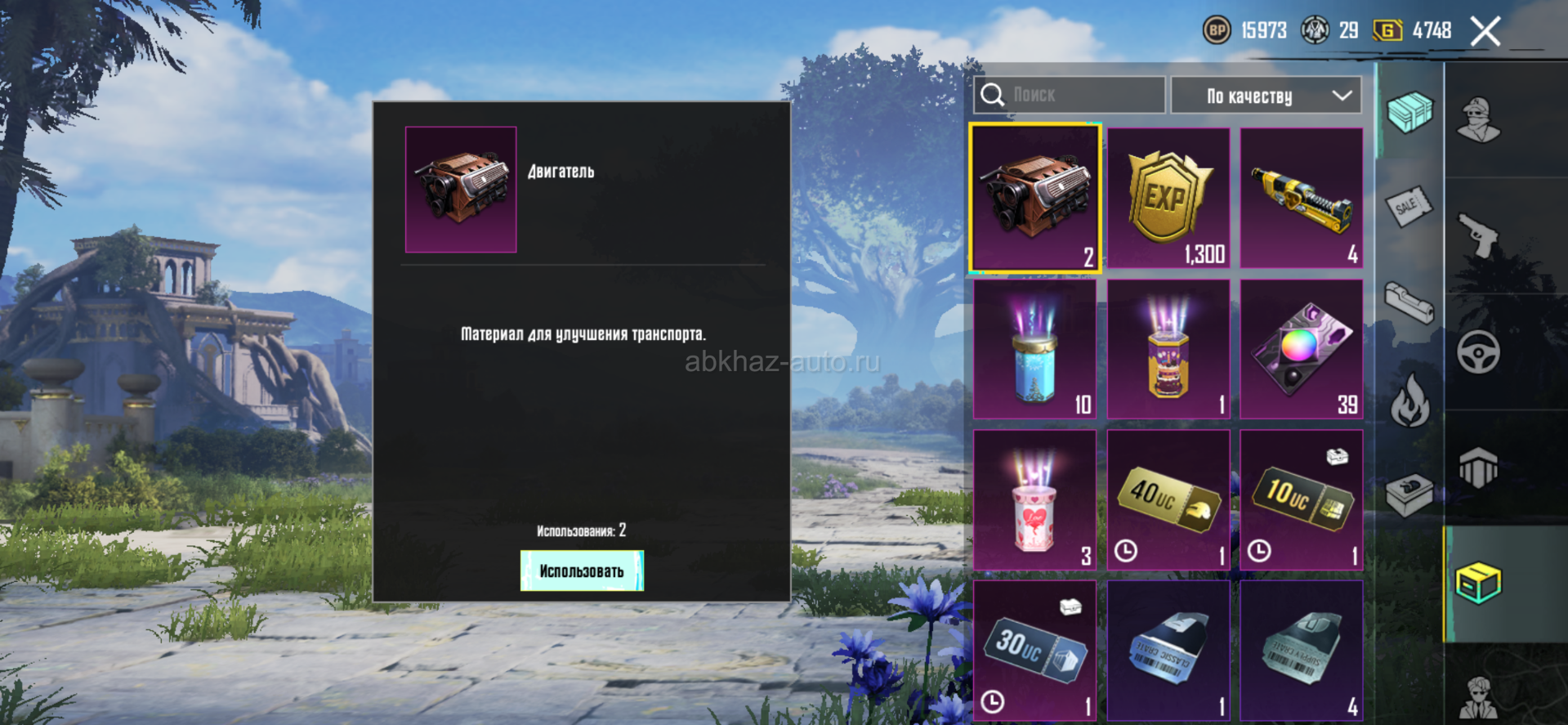Image resolution: width=1568 pixels, height=725 pixels.
Task: Switch to the pistol weapons tab
Action: coord(1479,235)
